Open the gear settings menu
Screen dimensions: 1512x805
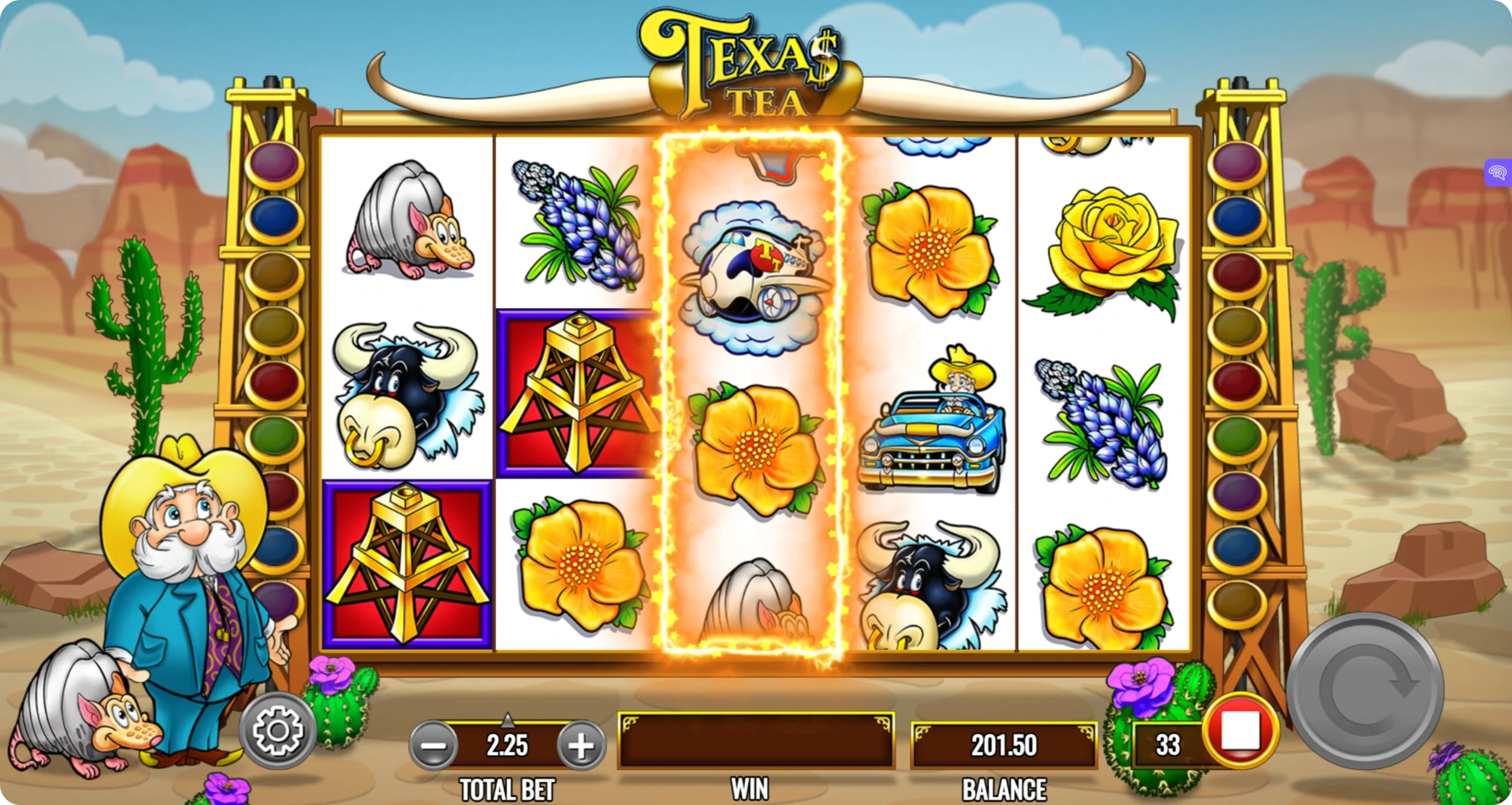point(278,731)
